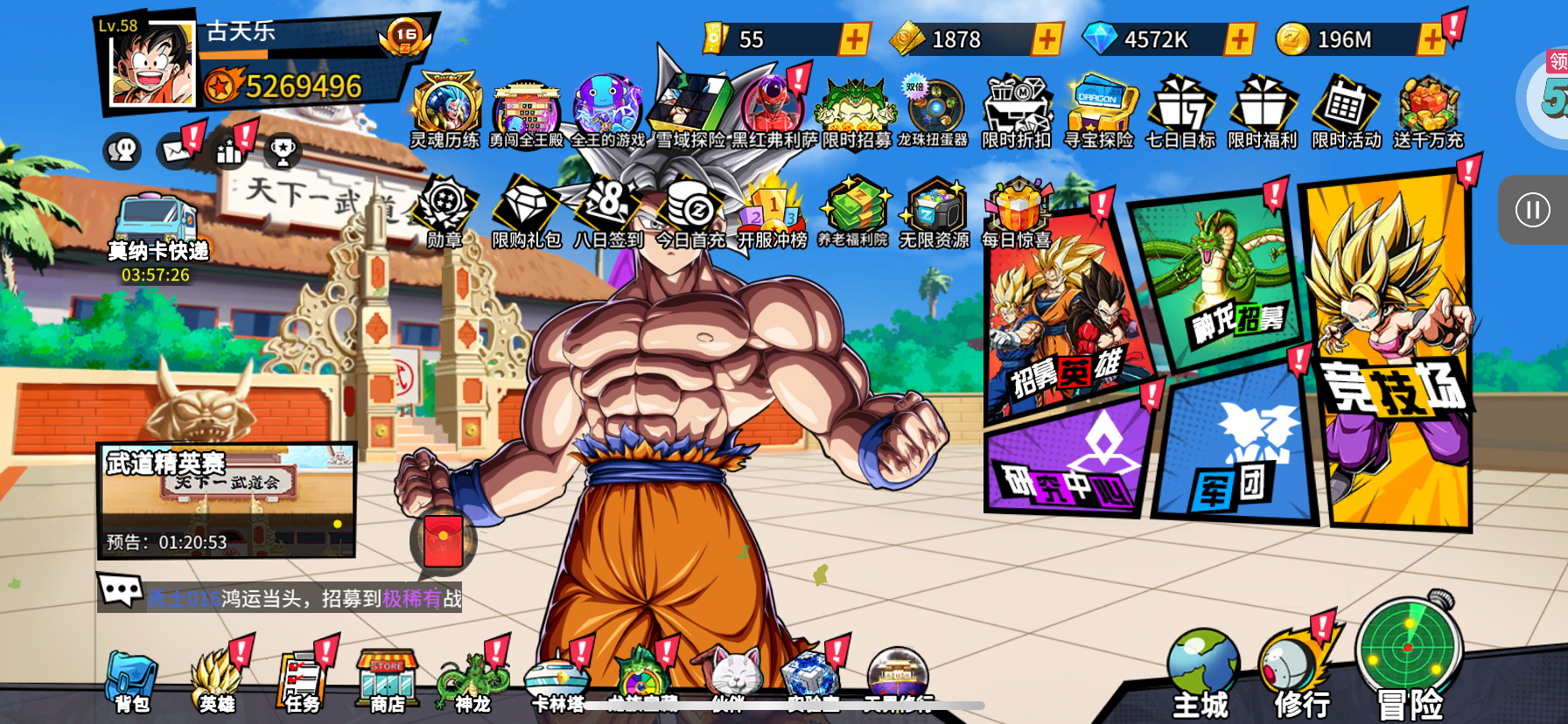1568x724 pixels.
Task: Visit the 商店 store
Action: tap(387, 682)
